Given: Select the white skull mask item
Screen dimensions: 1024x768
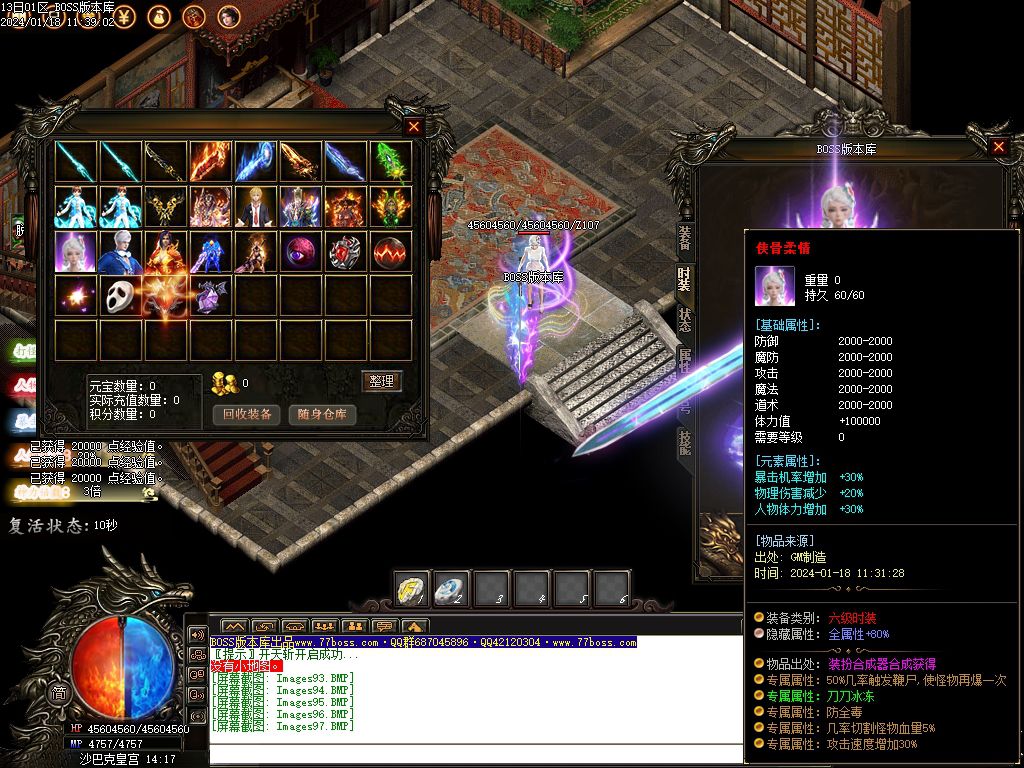Looking at the screenshot, I should point(121,297).
